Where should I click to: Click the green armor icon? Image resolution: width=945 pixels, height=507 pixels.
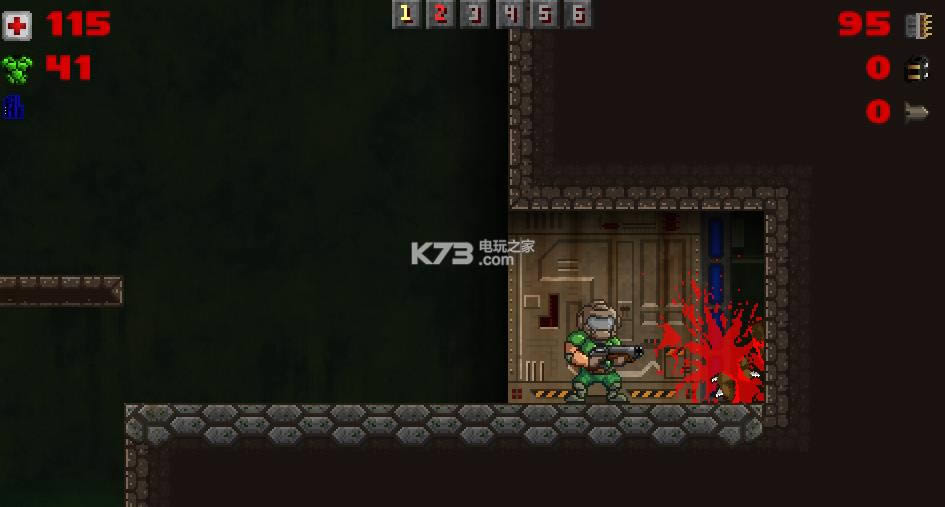click(17, 69)
